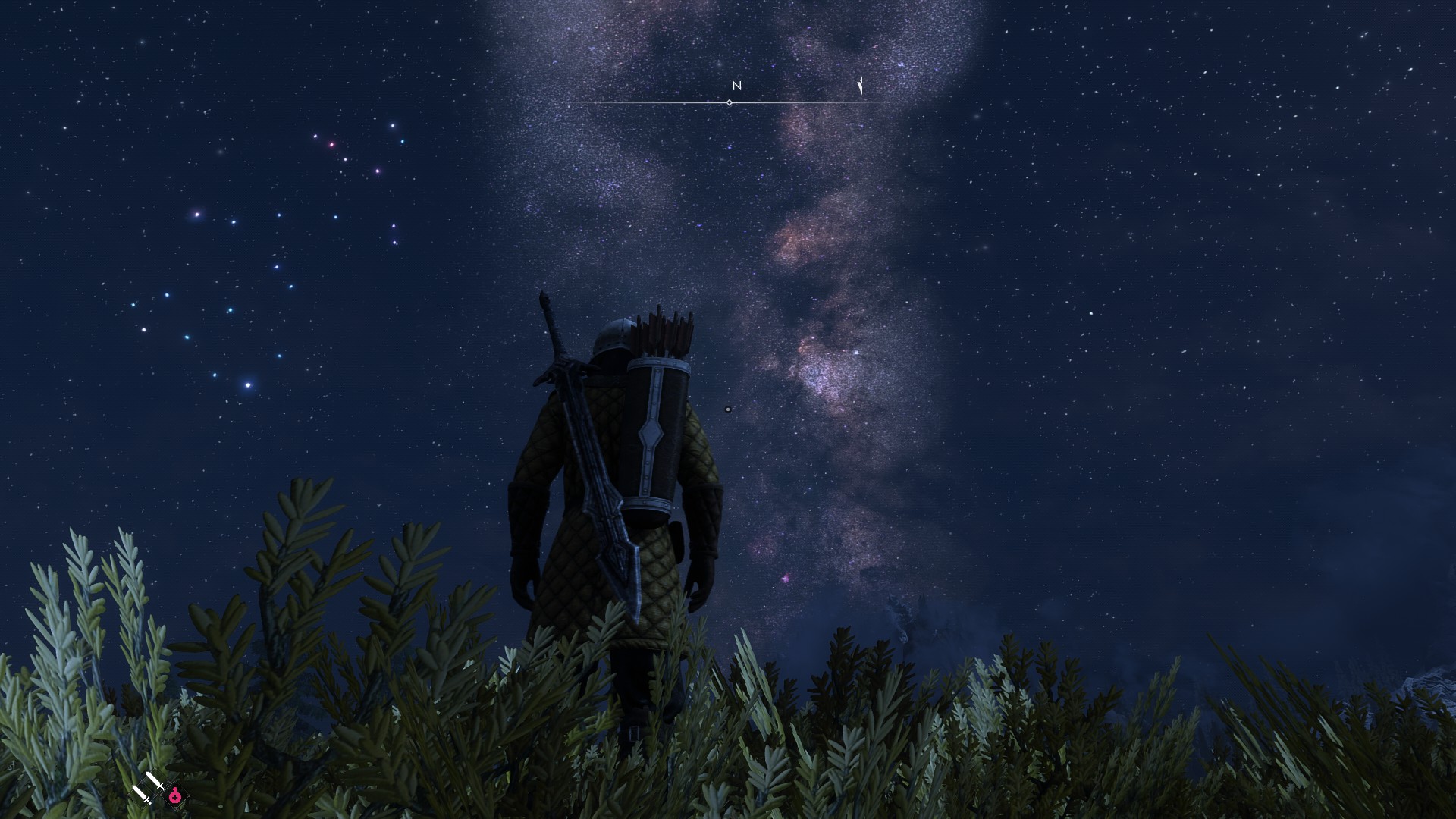Click the compass bar's north marker

(x=736, y=86)
